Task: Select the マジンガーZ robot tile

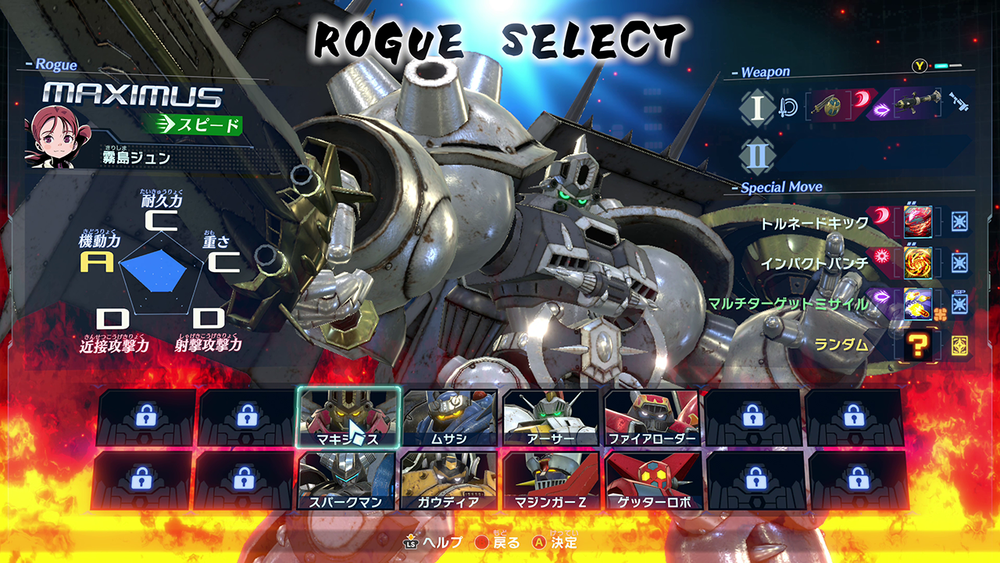Action: (x=550, y=480)
